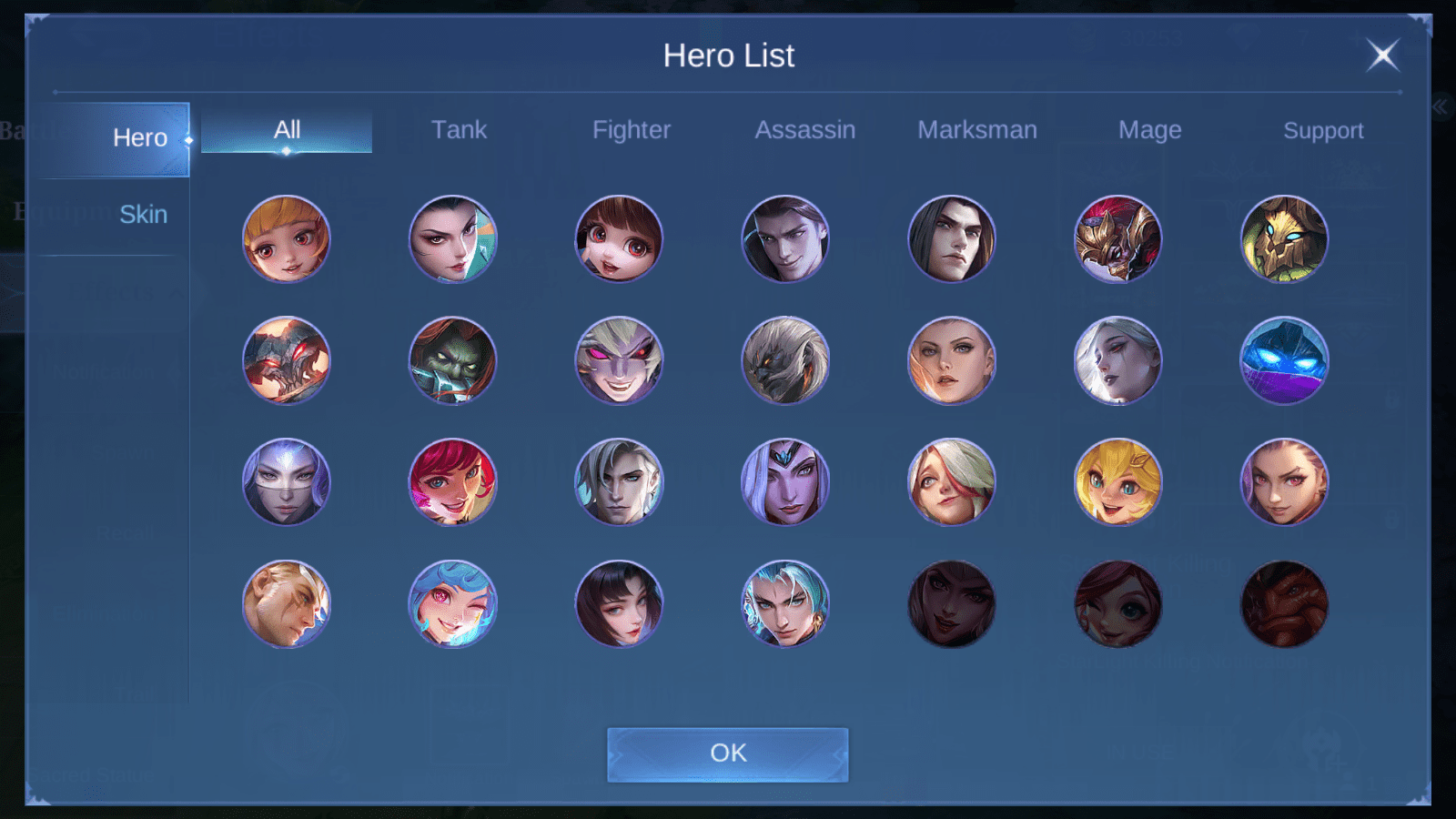Choose the Hero side tab

[139, 138]
